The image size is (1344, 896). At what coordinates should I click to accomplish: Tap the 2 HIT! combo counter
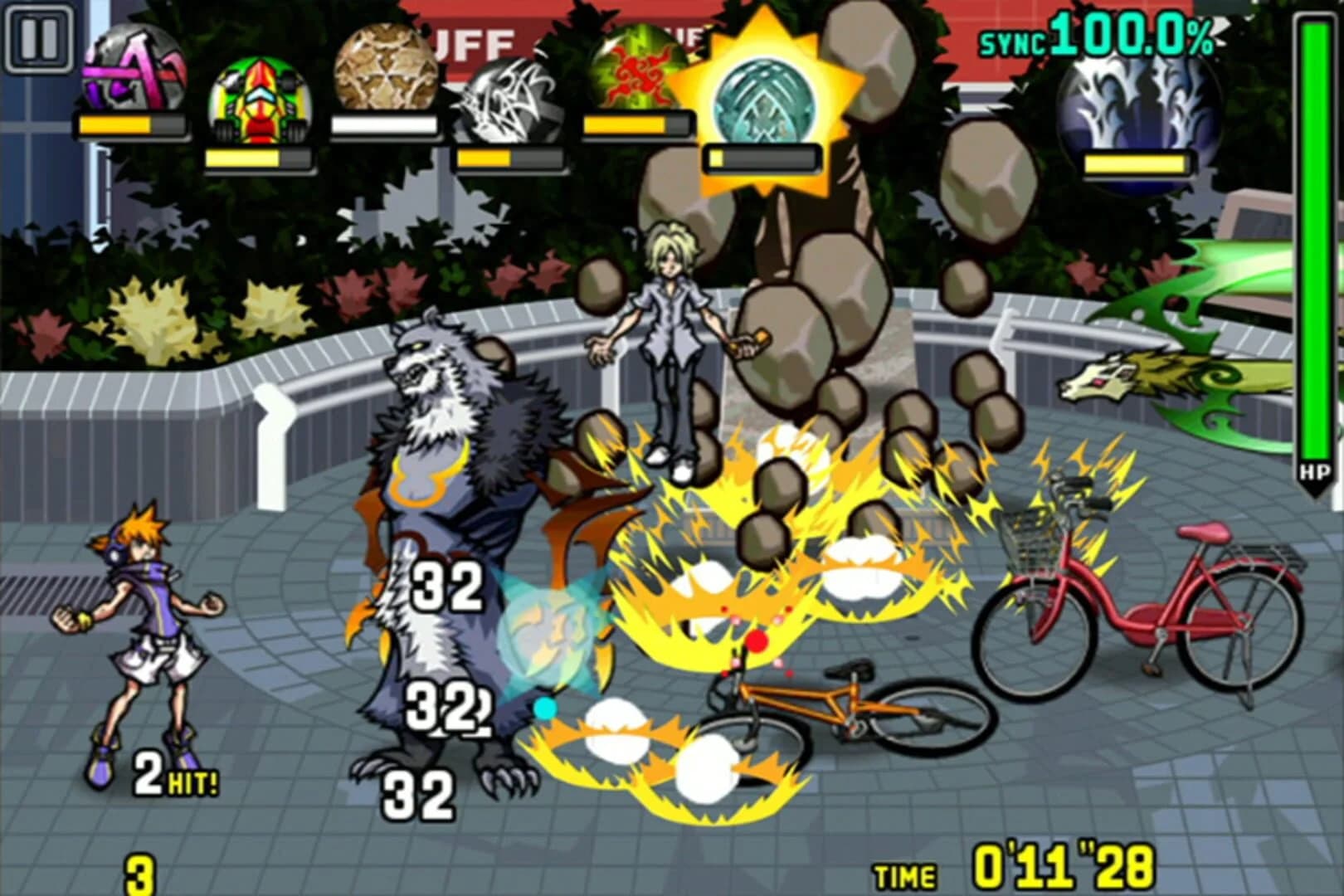(174, 772)
